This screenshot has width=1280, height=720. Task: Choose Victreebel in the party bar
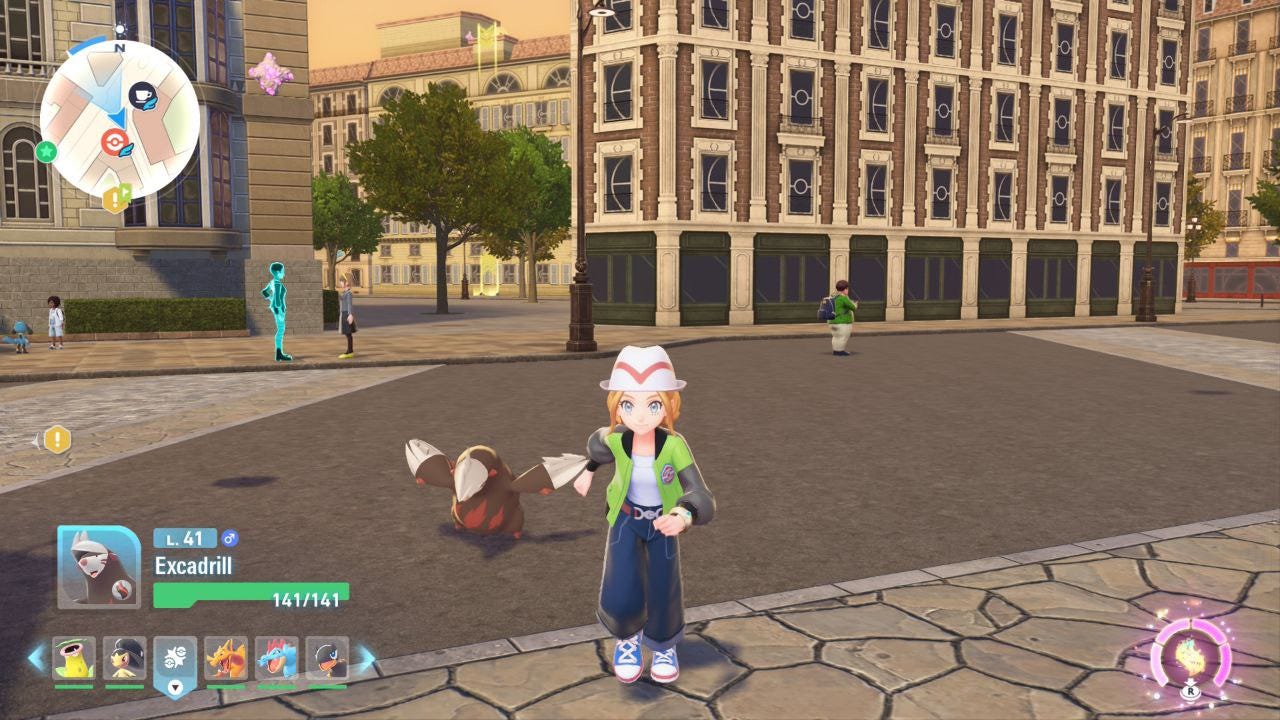(x=74, y=659)
